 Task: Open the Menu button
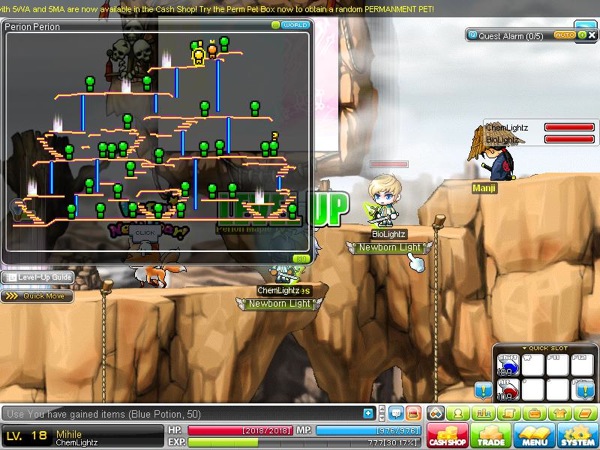click(x=534, y=435)
